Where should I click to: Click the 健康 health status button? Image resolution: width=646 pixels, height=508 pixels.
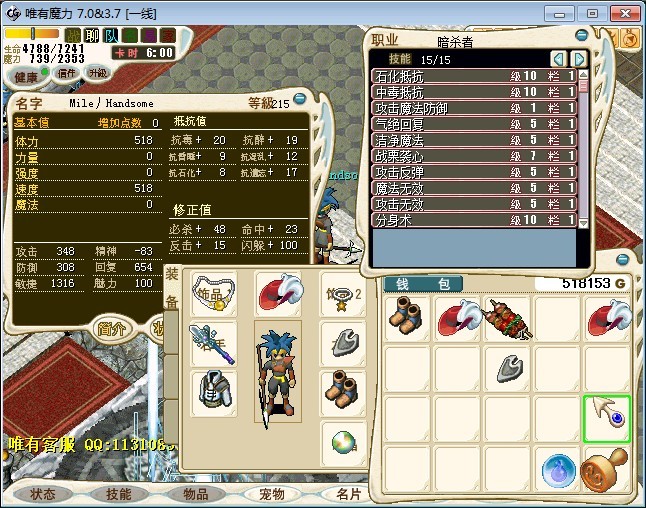pyautogui.click(x=26, y=77)
